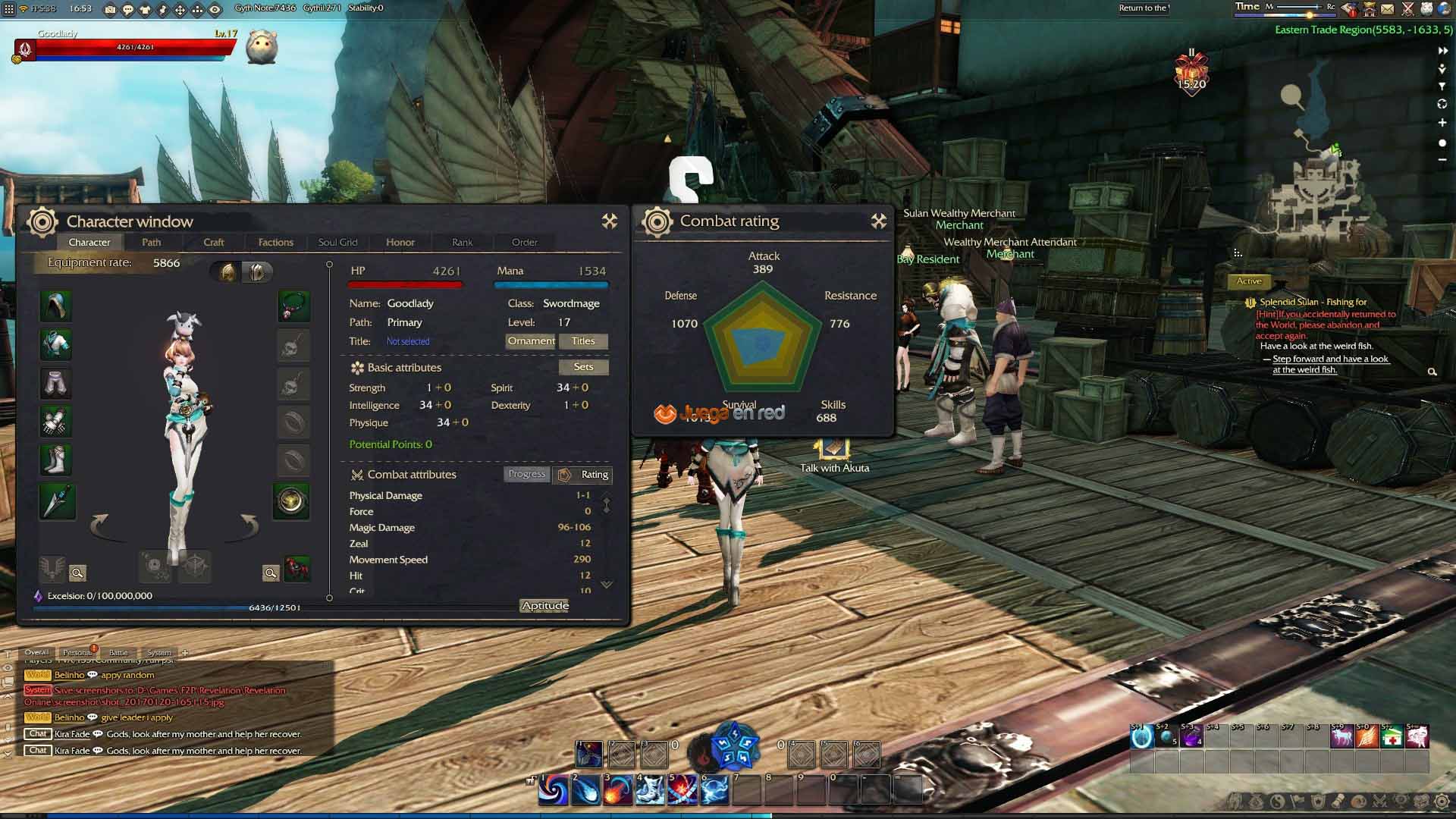The height and width of the screenshot is (819, 1456).
Task: Open the Soul Grid tab
Action: click(337, 242)
